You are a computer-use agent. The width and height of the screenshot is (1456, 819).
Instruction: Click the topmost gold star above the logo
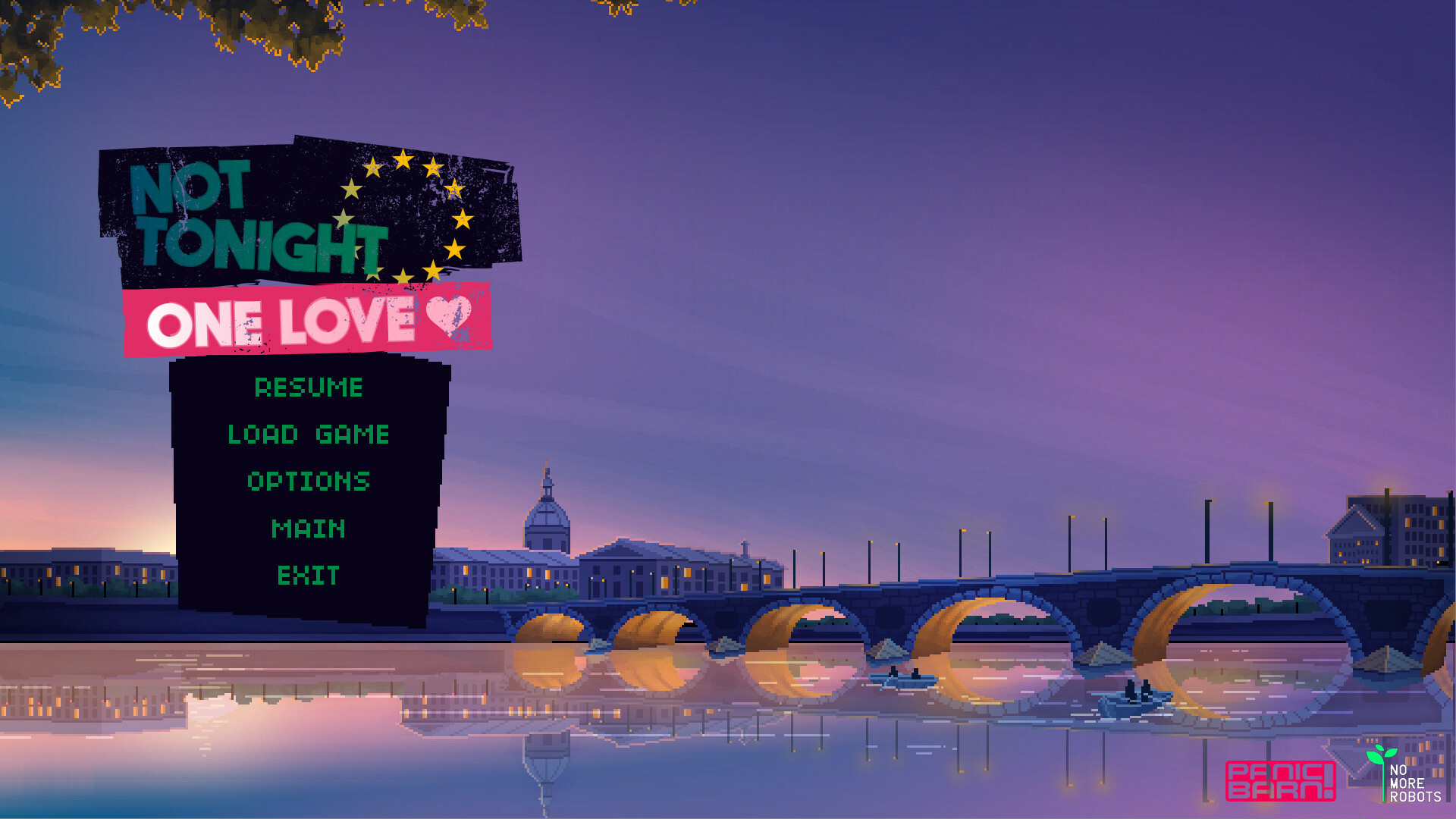tap(402, 158)
